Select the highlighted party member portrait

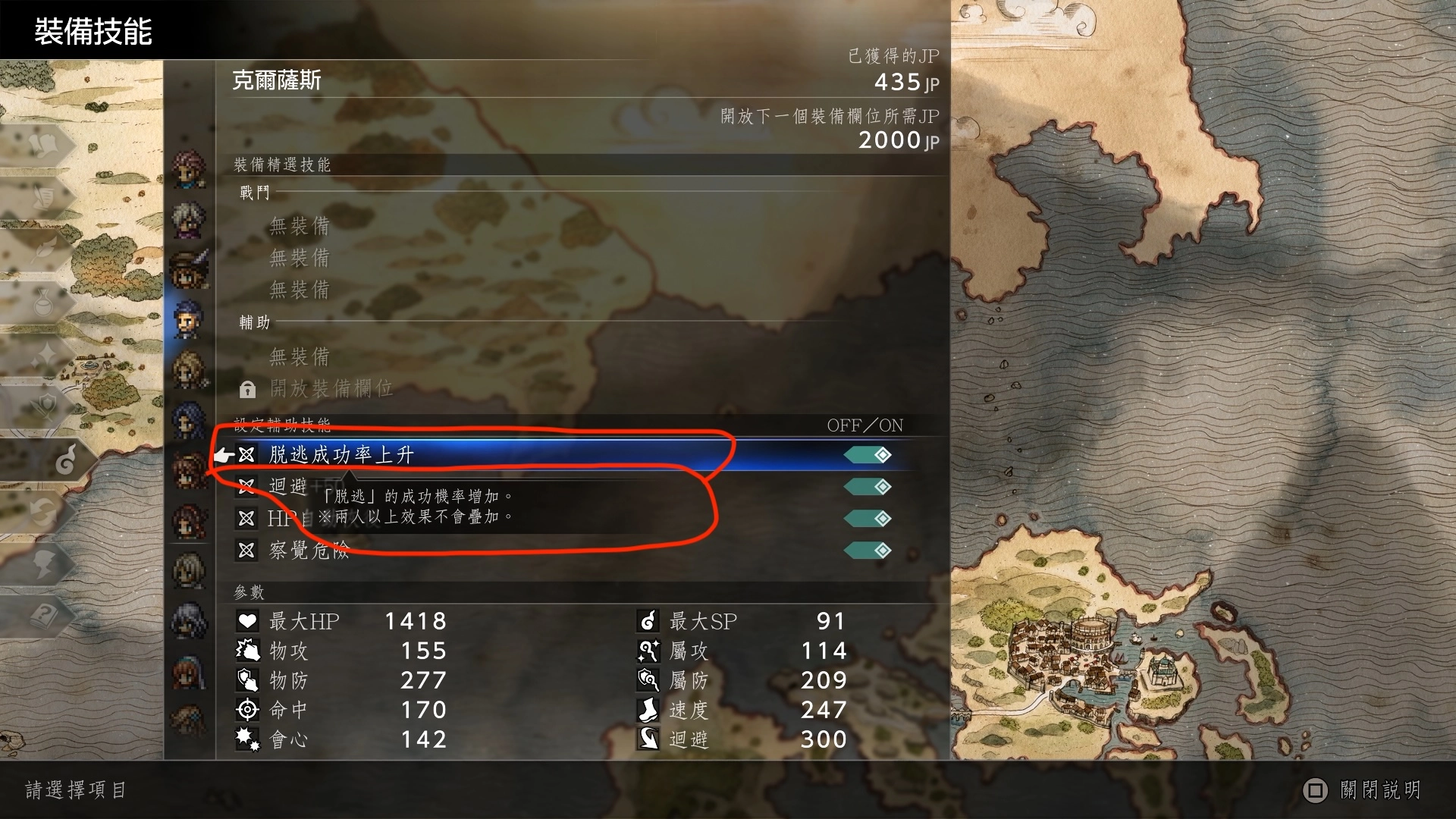pyautogui.click(x=188, y=319)
